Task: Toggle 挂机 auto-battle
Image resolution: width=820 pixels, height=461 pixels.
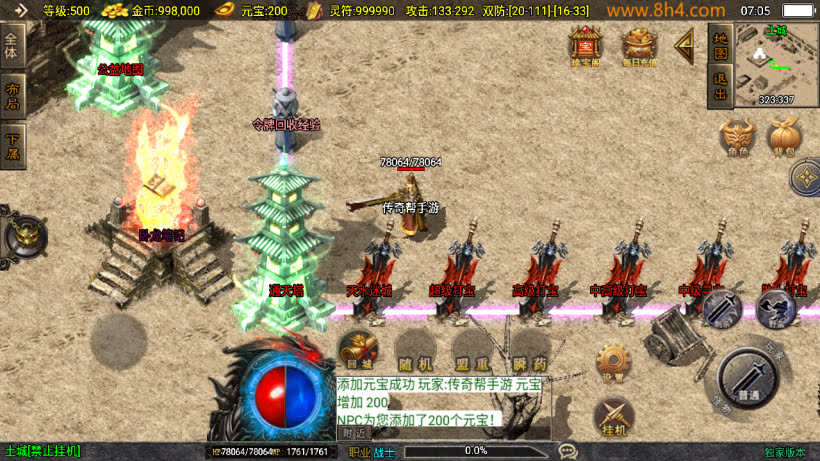Action: click(x=613, y=417)
